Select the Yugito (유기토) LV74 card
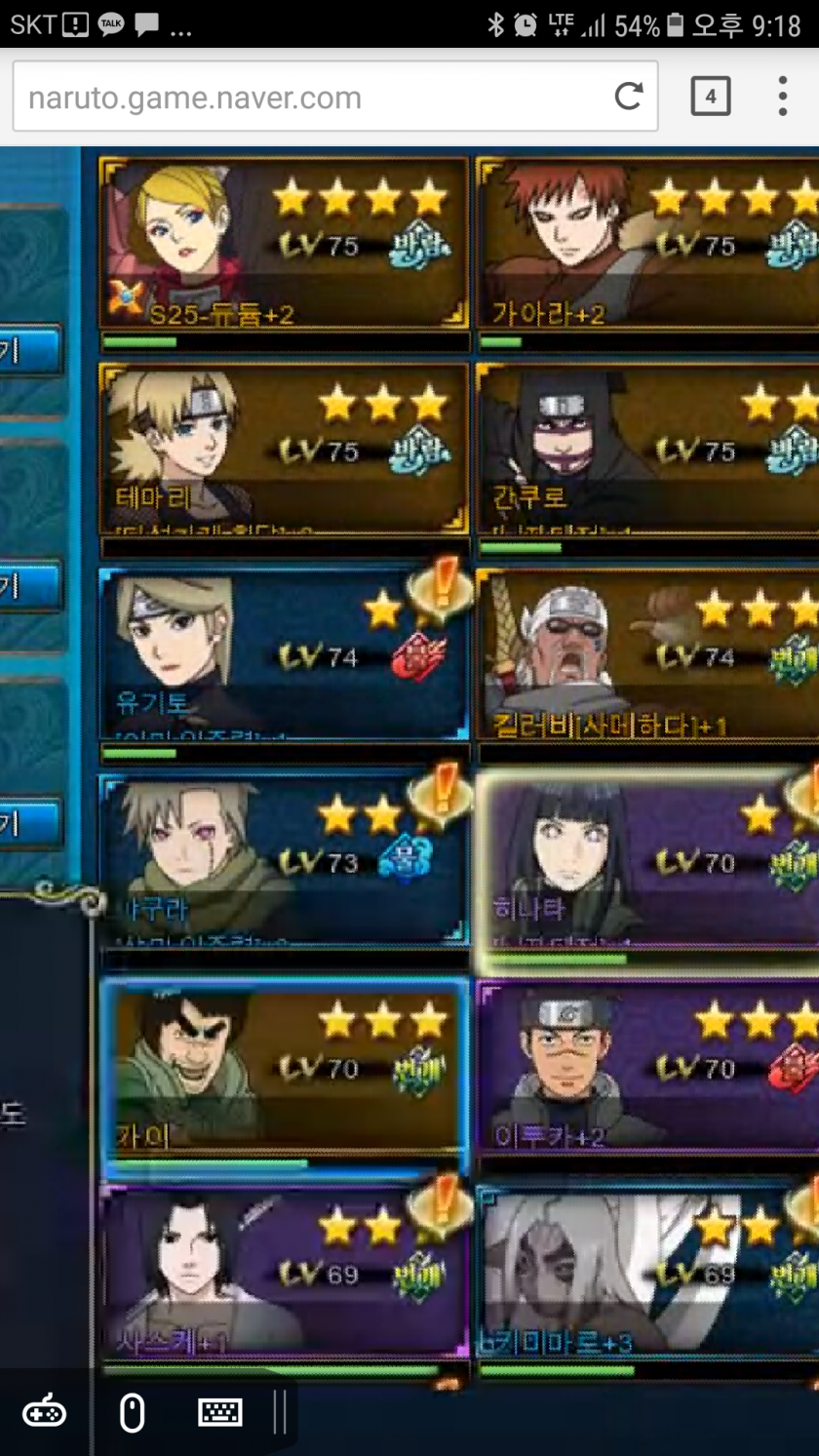This screenshot has width=819, height=1456. point(284,654)
